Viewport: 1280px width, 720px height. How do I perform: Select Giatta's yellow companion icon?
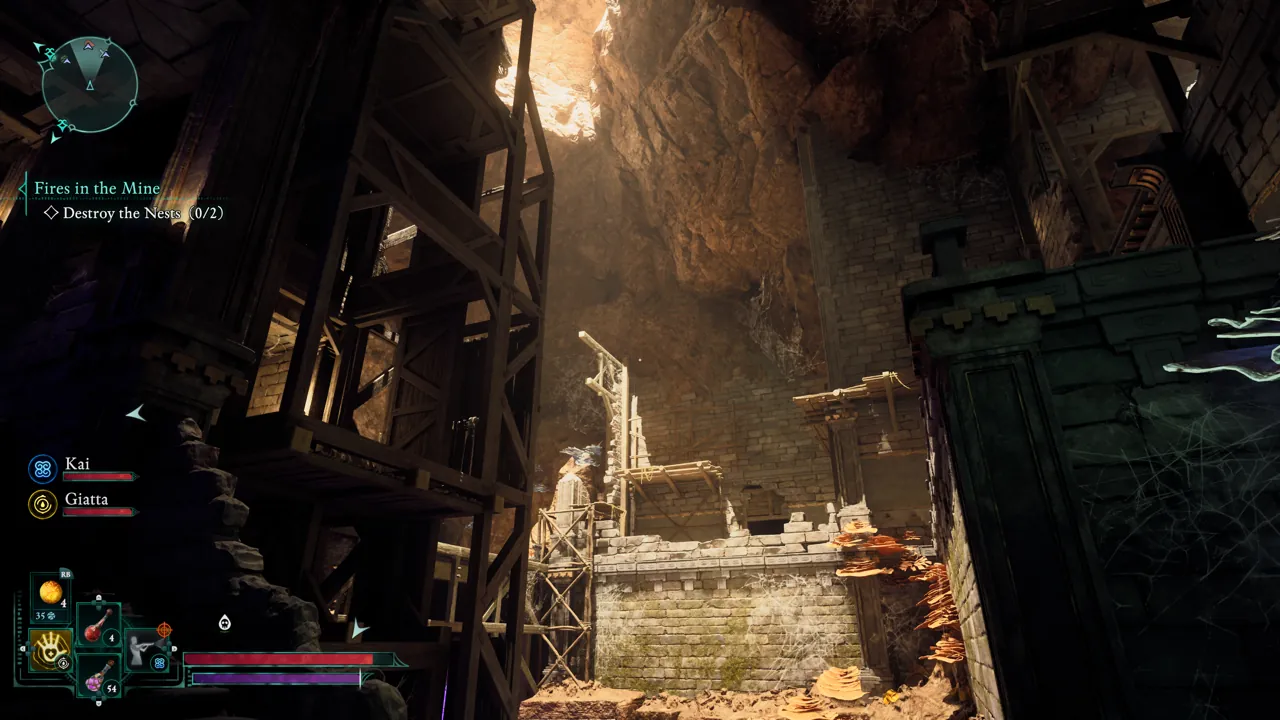[42, 503]
